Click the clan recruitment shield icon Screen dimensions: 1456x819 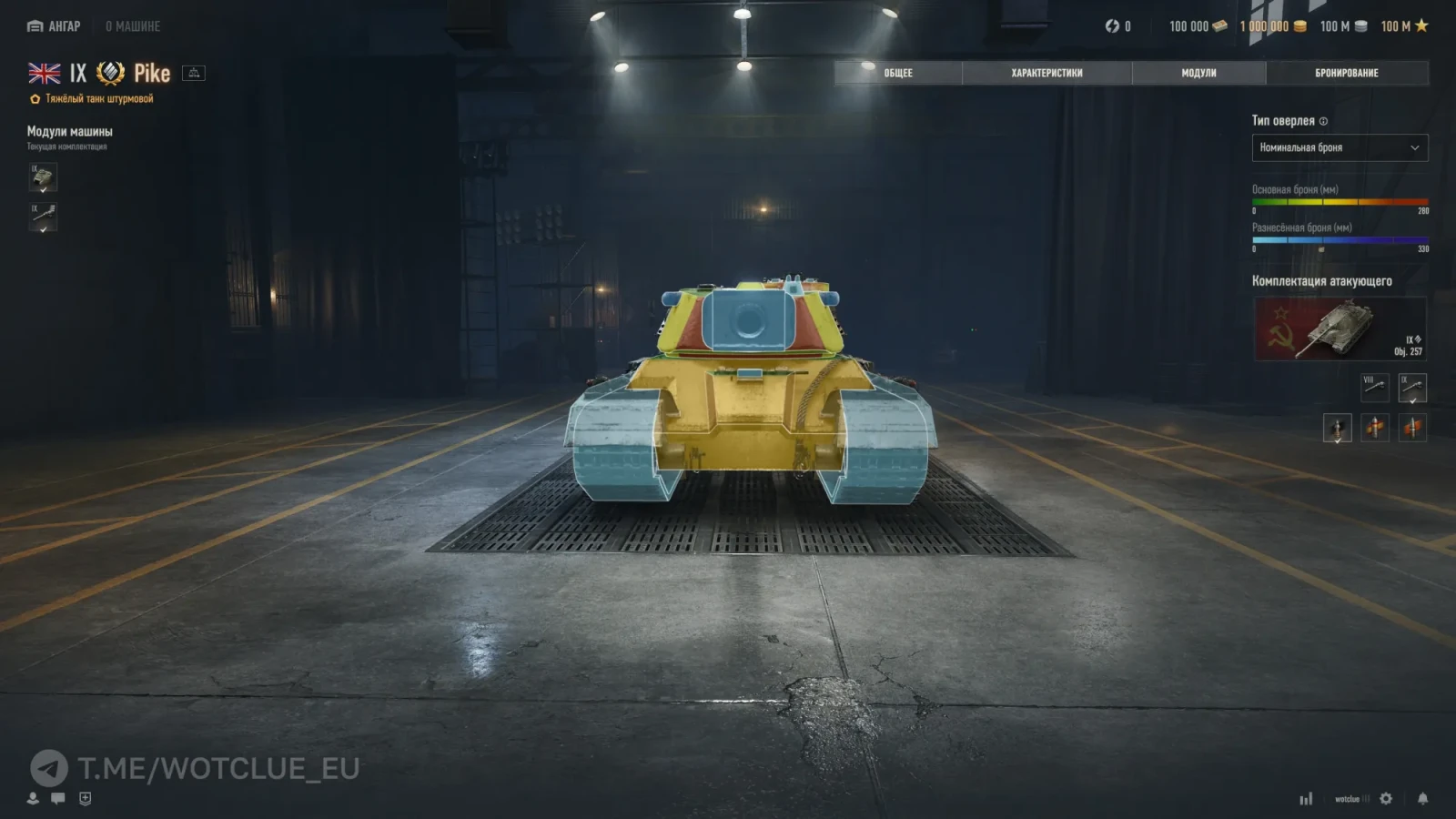84,796
